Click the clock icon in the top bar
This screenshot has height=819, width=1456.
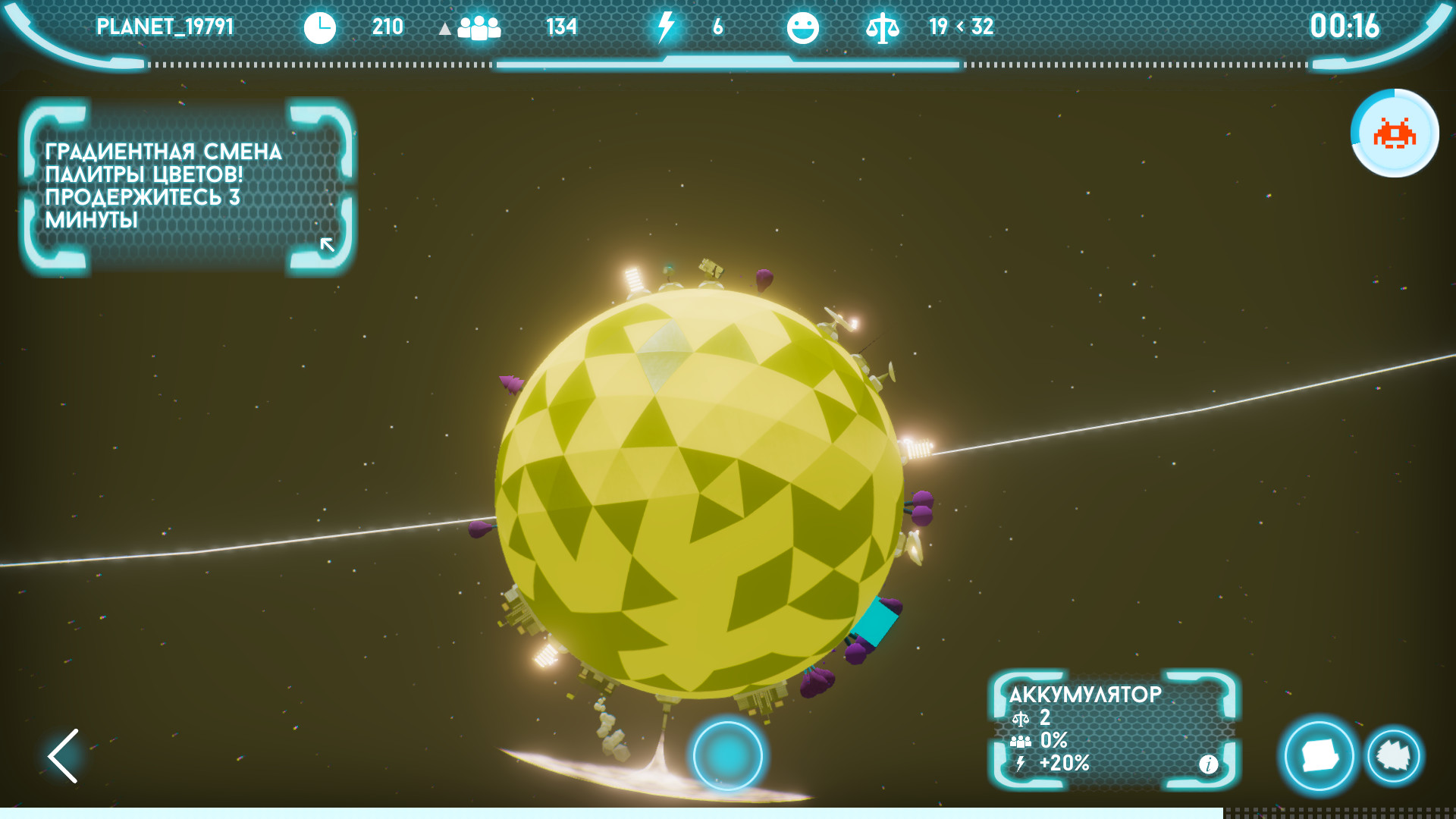[320, 27]
